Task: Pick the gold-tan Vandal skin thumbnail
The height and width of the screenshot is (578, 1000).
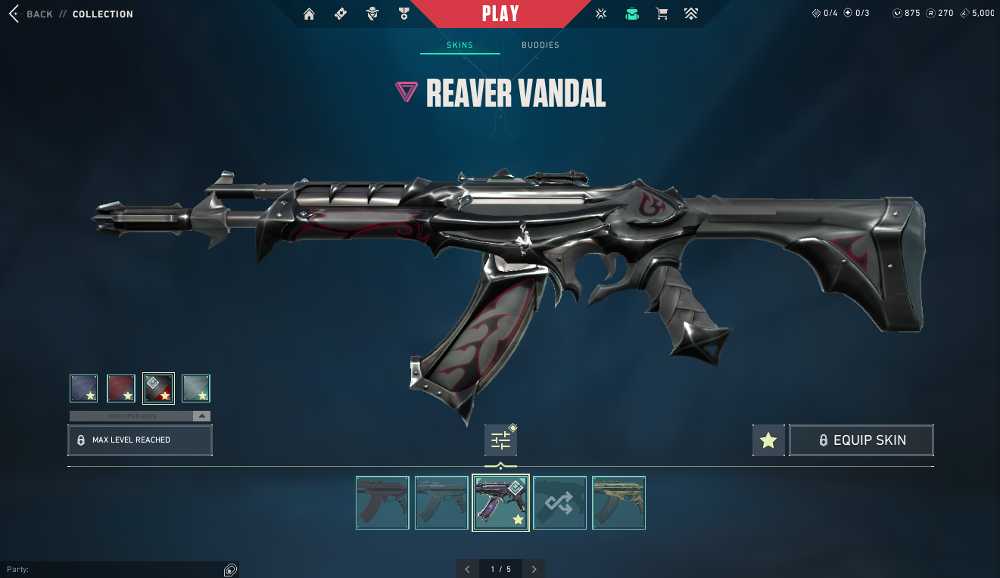Action: click(618, 503)
